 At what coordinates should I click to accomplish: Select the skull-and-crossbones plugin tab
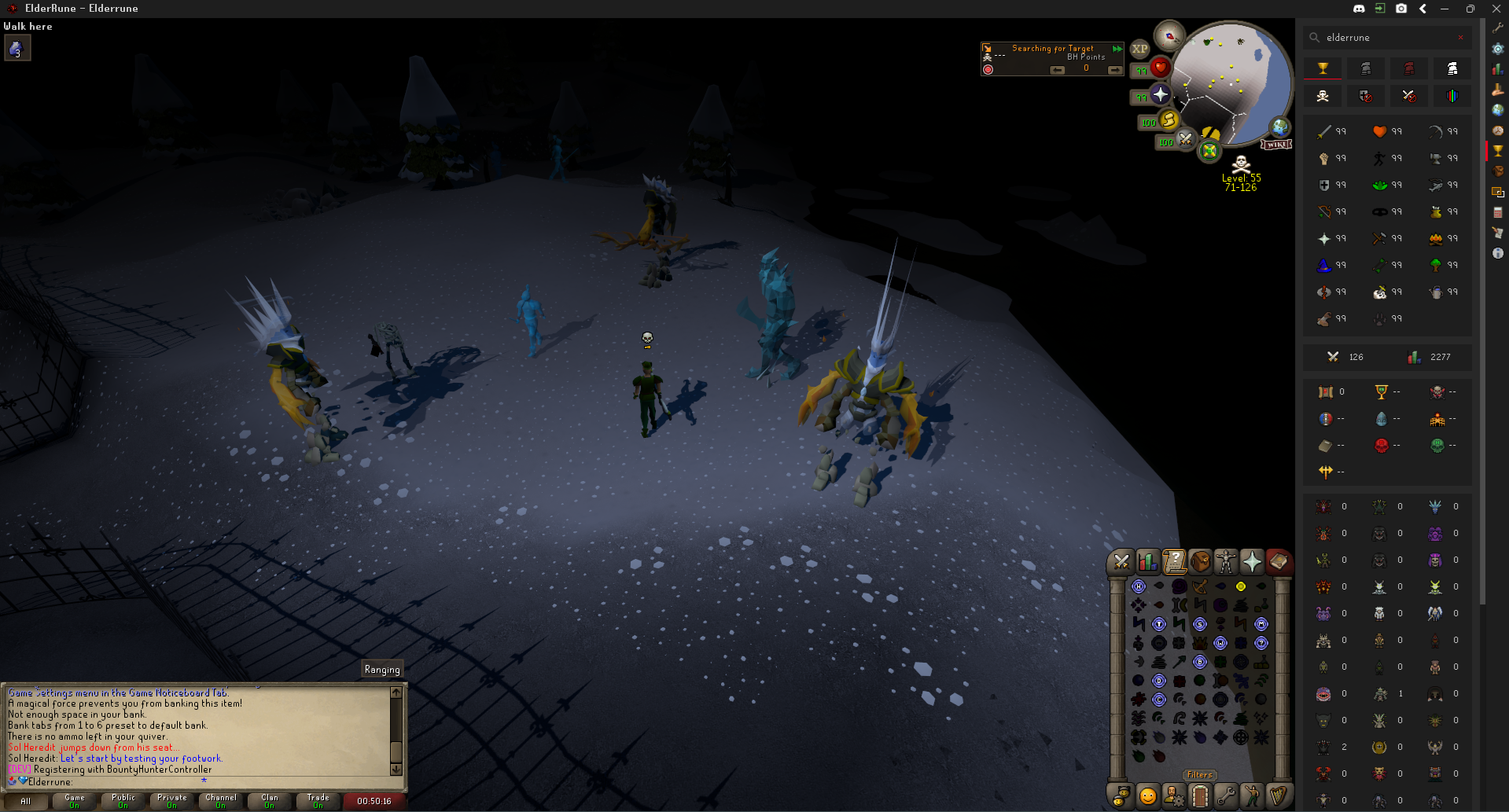pyautogui.click(x=1323, y=96)
